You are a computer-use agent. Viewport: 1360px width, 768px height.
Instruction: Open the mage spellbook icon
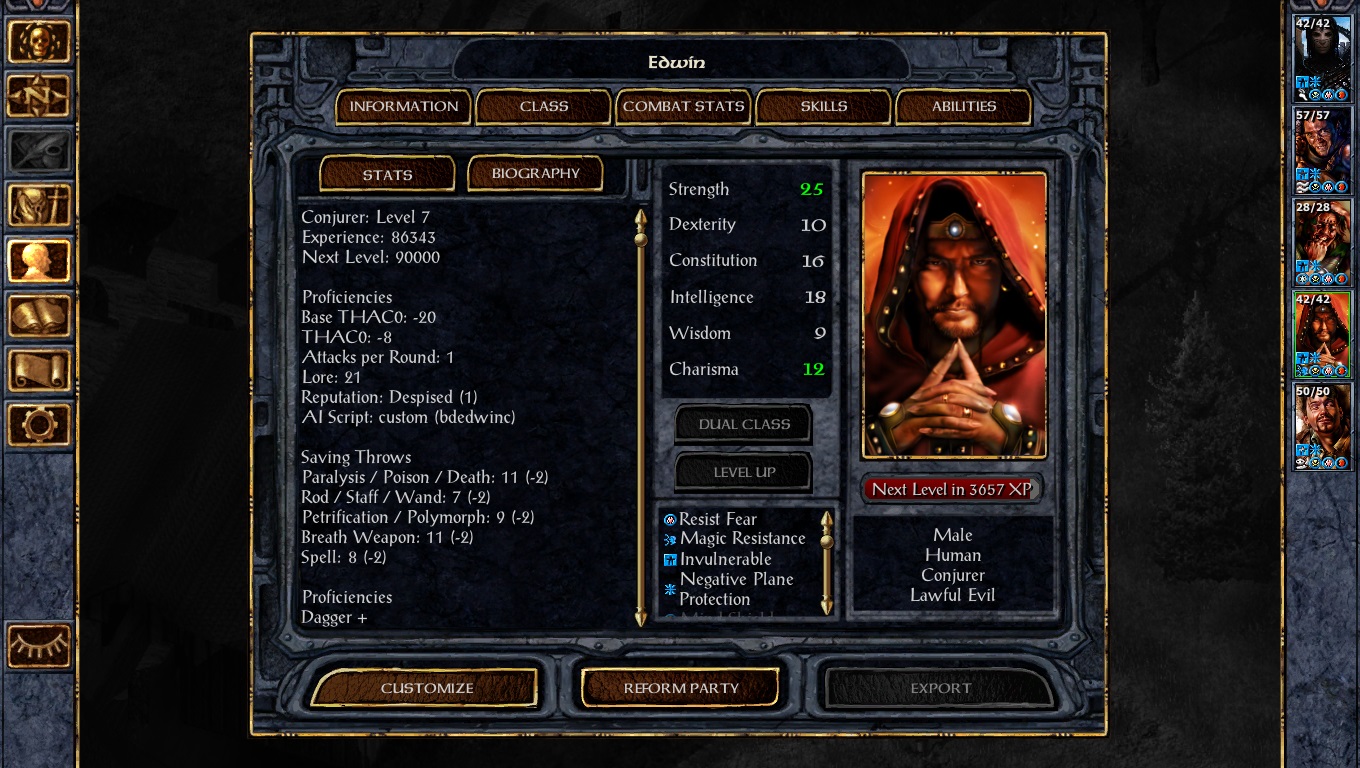tap(40, 317)
